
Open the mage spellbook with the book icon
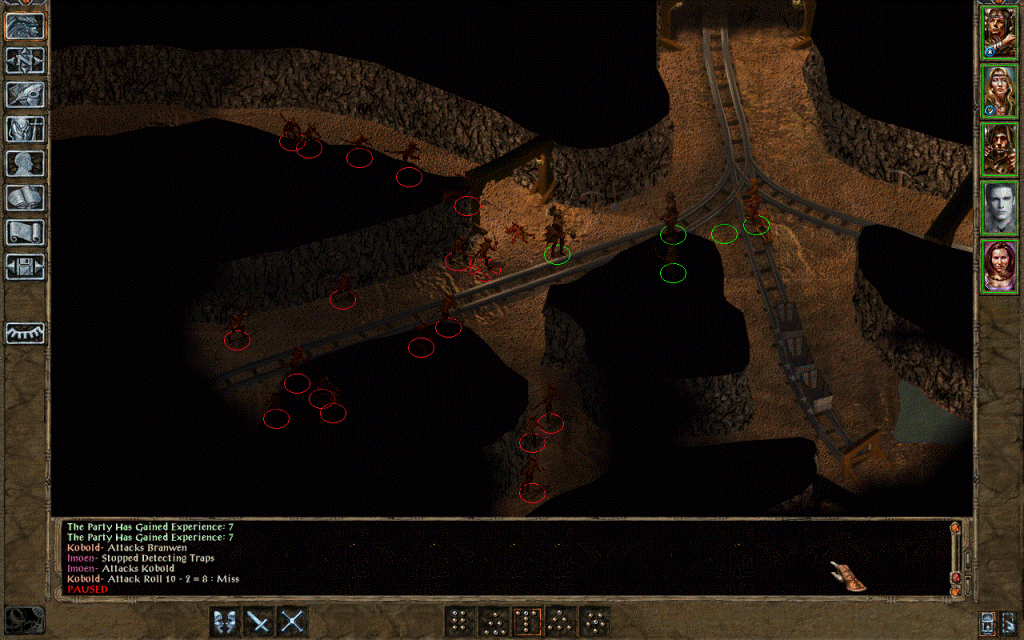24,198
